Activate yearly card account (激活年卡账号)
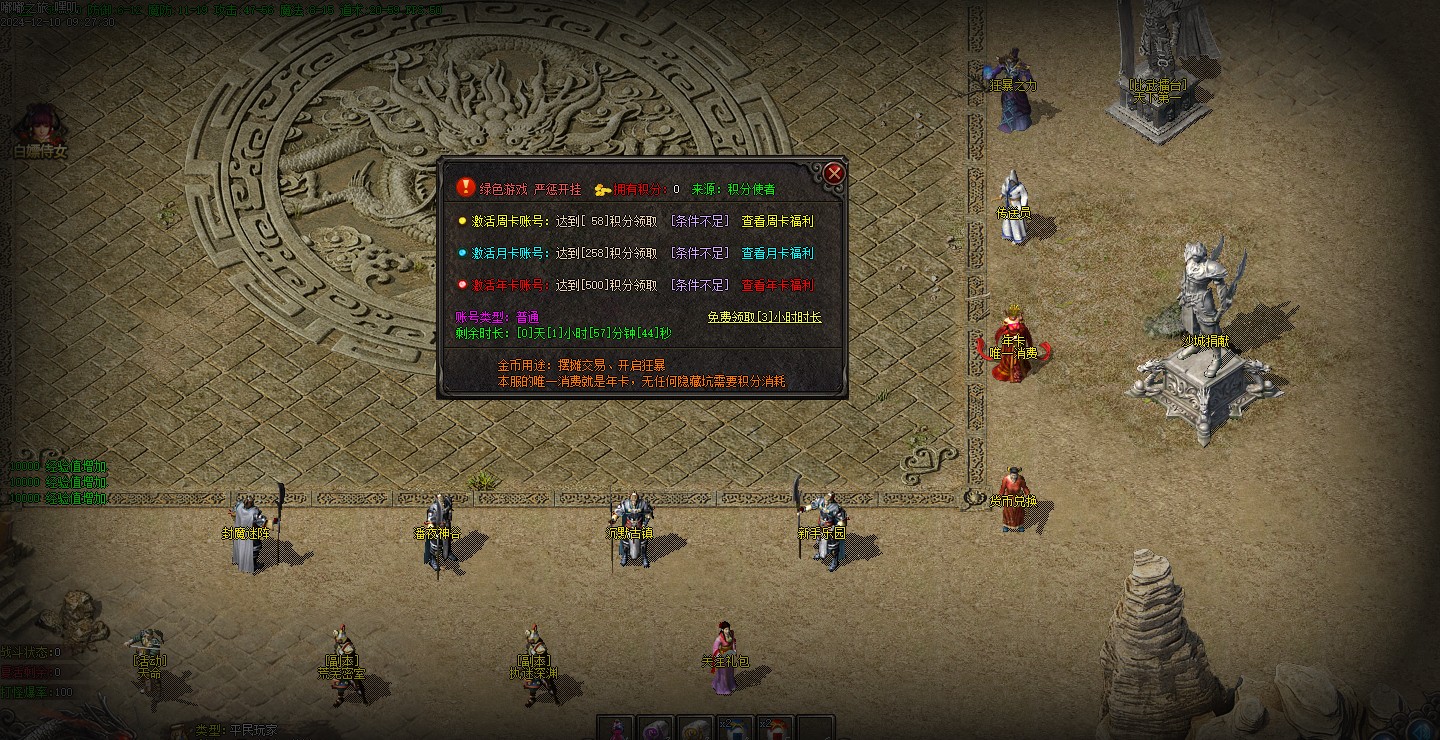This screenshot has width=1440, height=740. [509, 285]
